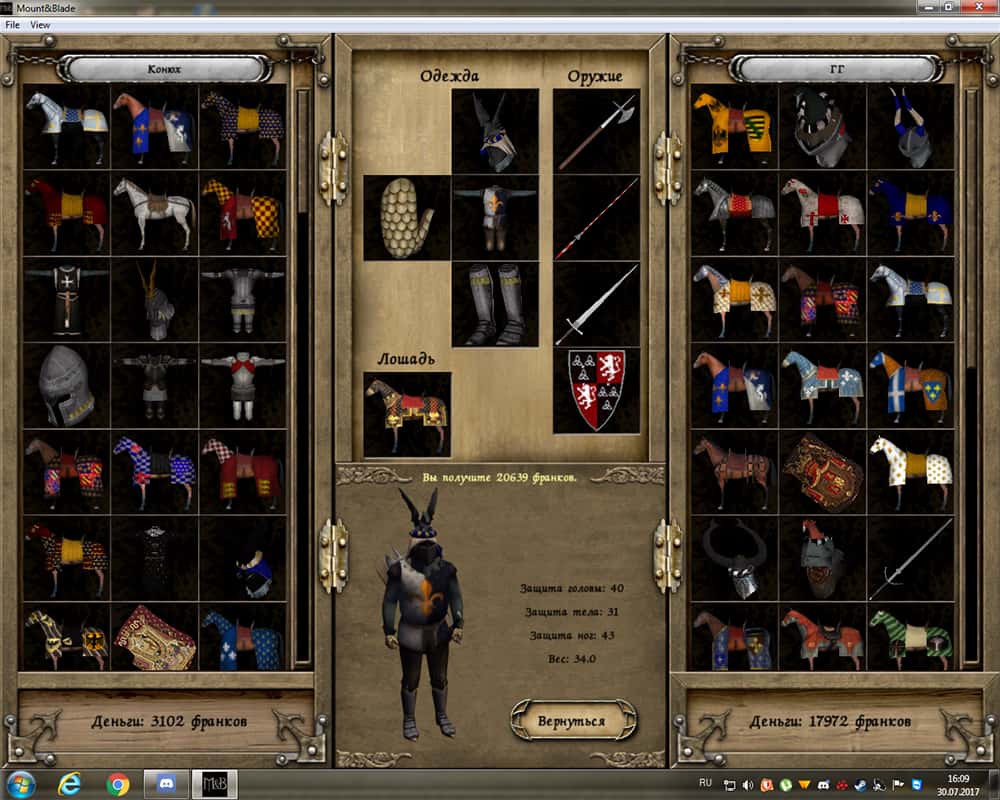Select the equipped red striped lance
Screen dimensions: 1000x800
point(596,218)
